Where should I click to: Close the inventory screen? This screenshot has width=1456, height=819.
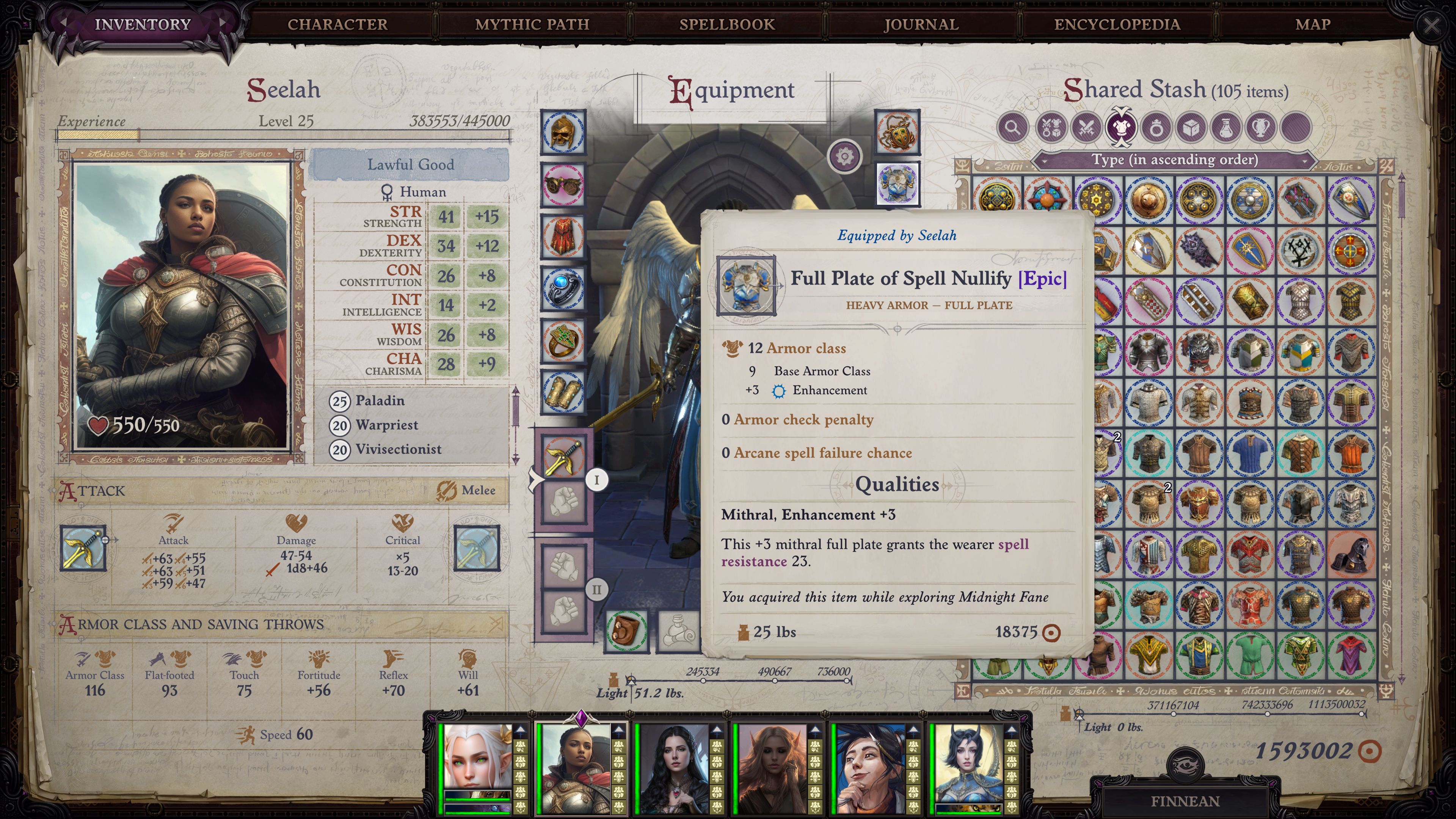click(1431, 25)
